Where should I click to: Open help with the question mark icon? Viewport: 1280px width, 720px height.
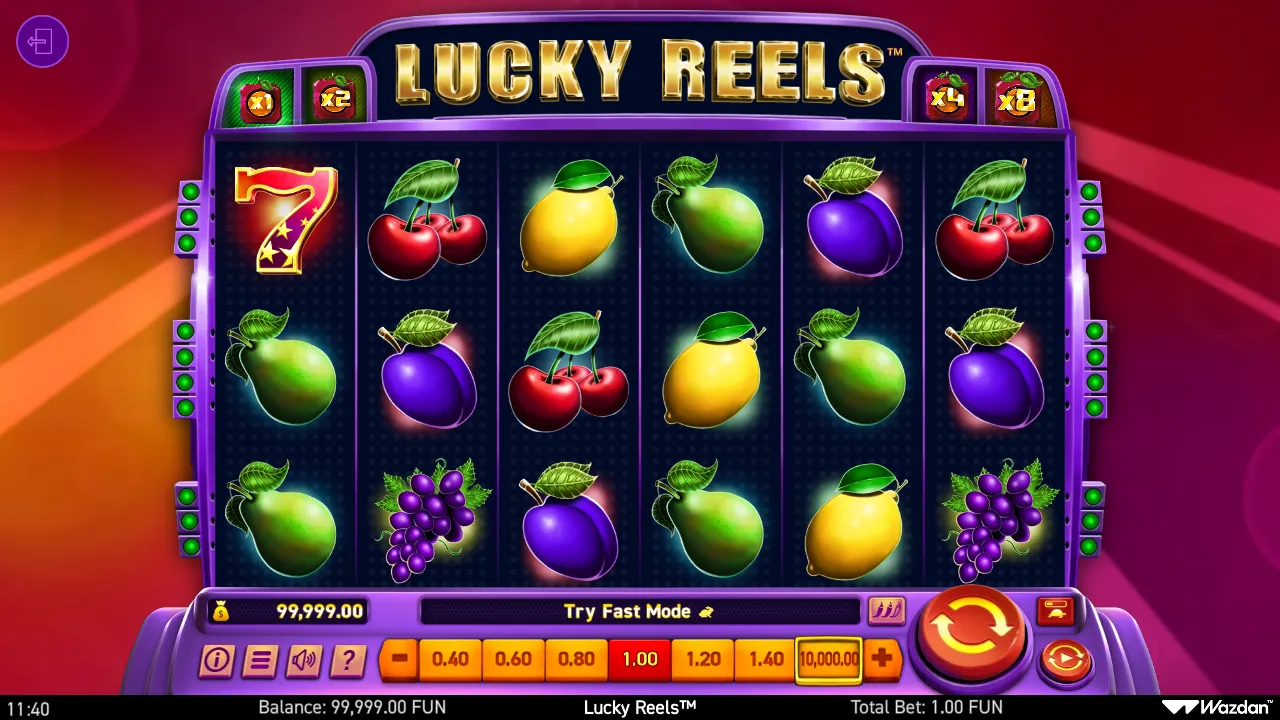point(348,660)
